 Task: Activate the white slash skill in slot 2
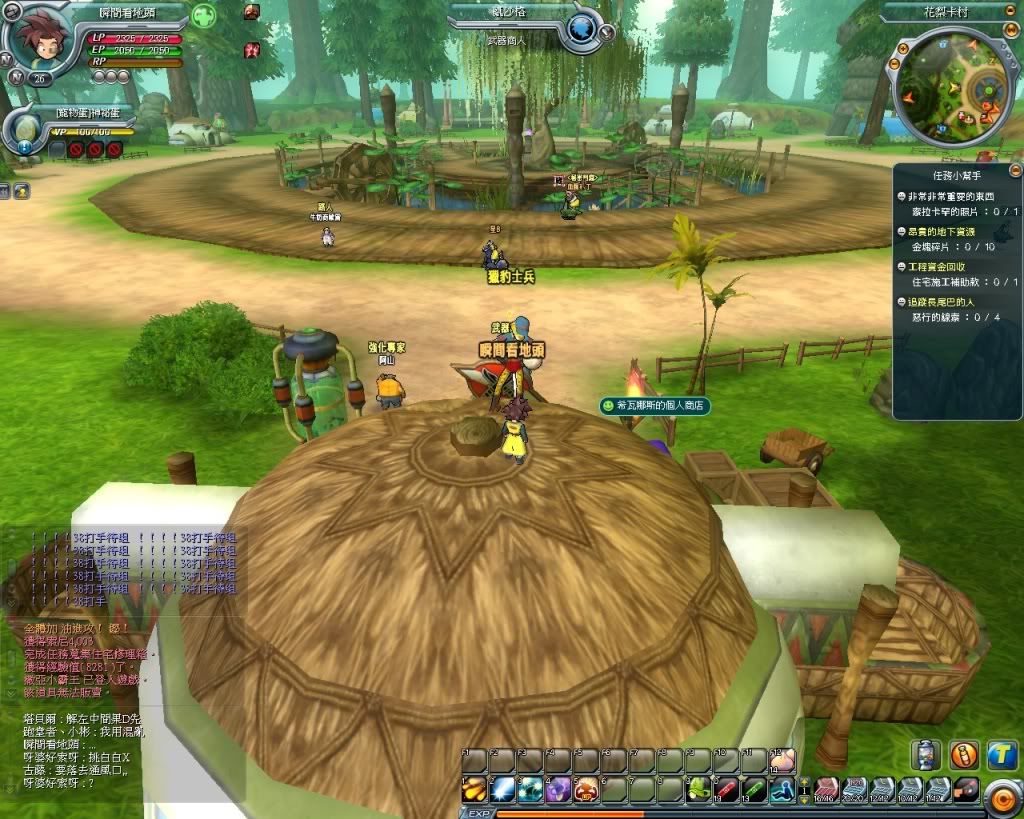point(502,788)
